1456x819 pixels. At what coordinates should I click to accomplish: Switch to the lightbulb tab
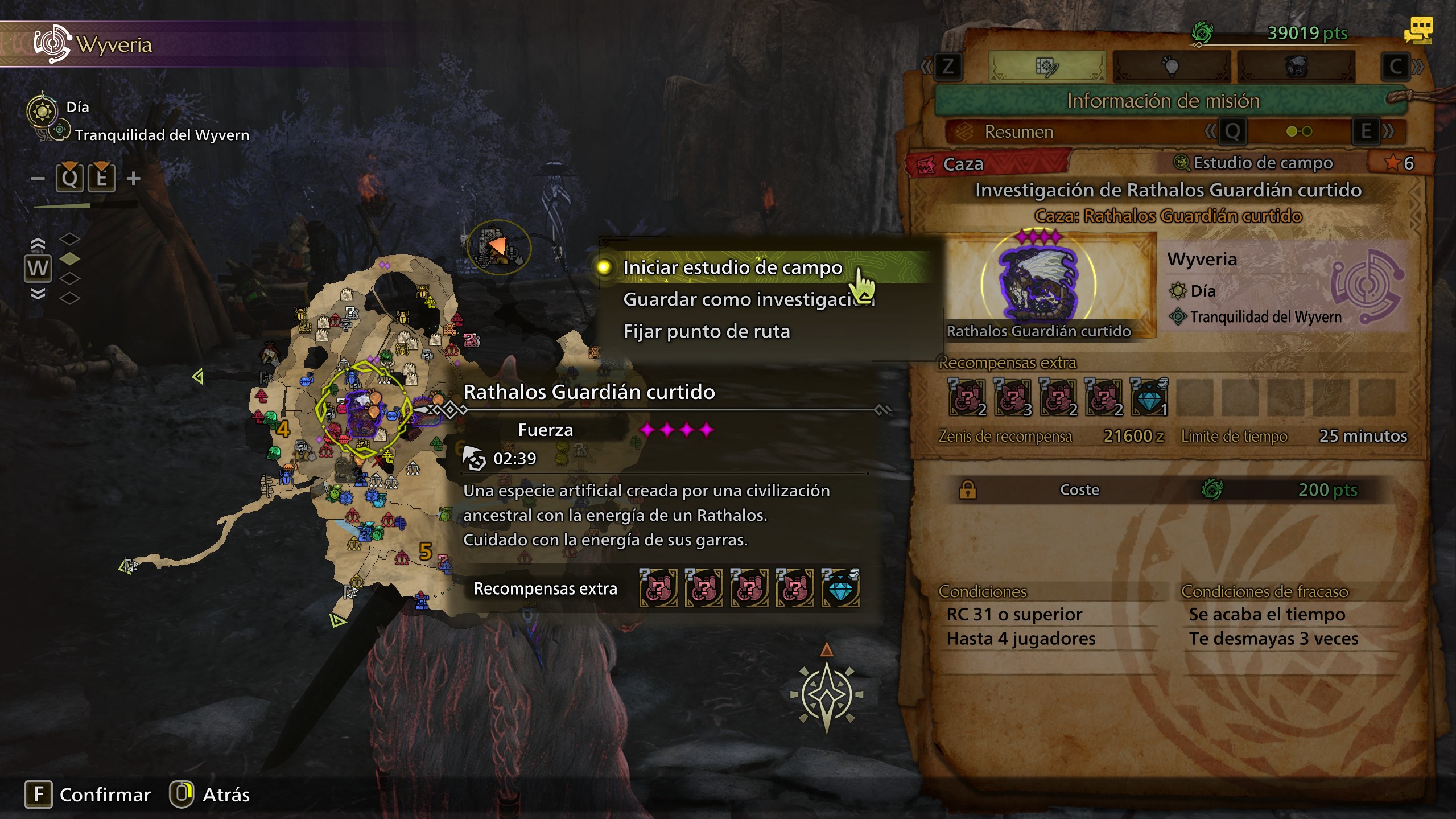pyautogui.click(x=1170, y=67)
